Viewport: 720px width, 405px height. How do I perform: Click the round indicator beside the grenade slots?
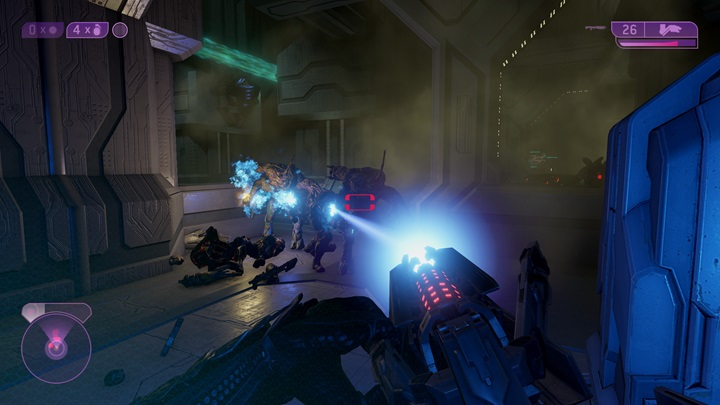(120, 30)
